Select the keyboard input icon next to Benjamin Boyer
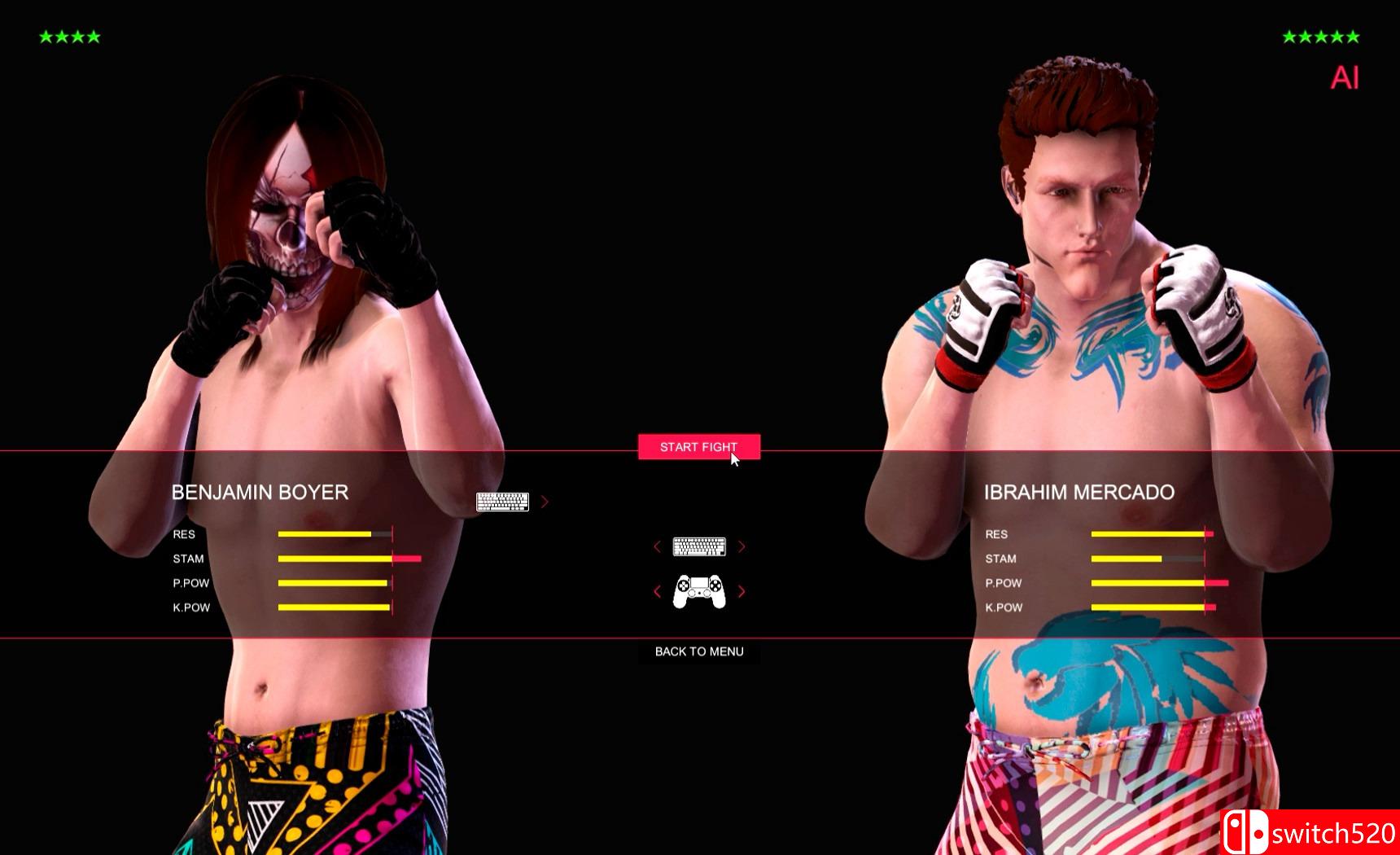 coord(503,502)
